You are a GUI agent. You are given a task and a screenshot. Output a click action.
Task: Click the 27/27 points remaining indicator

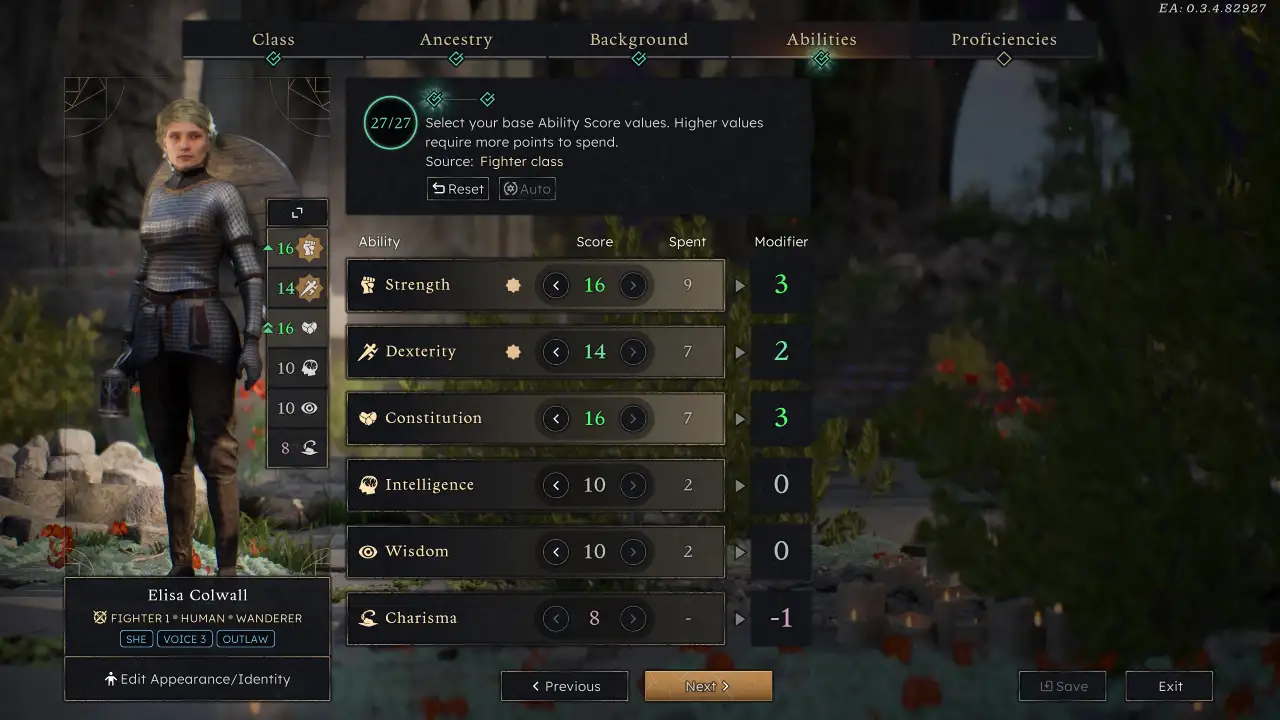coord(390,122)
